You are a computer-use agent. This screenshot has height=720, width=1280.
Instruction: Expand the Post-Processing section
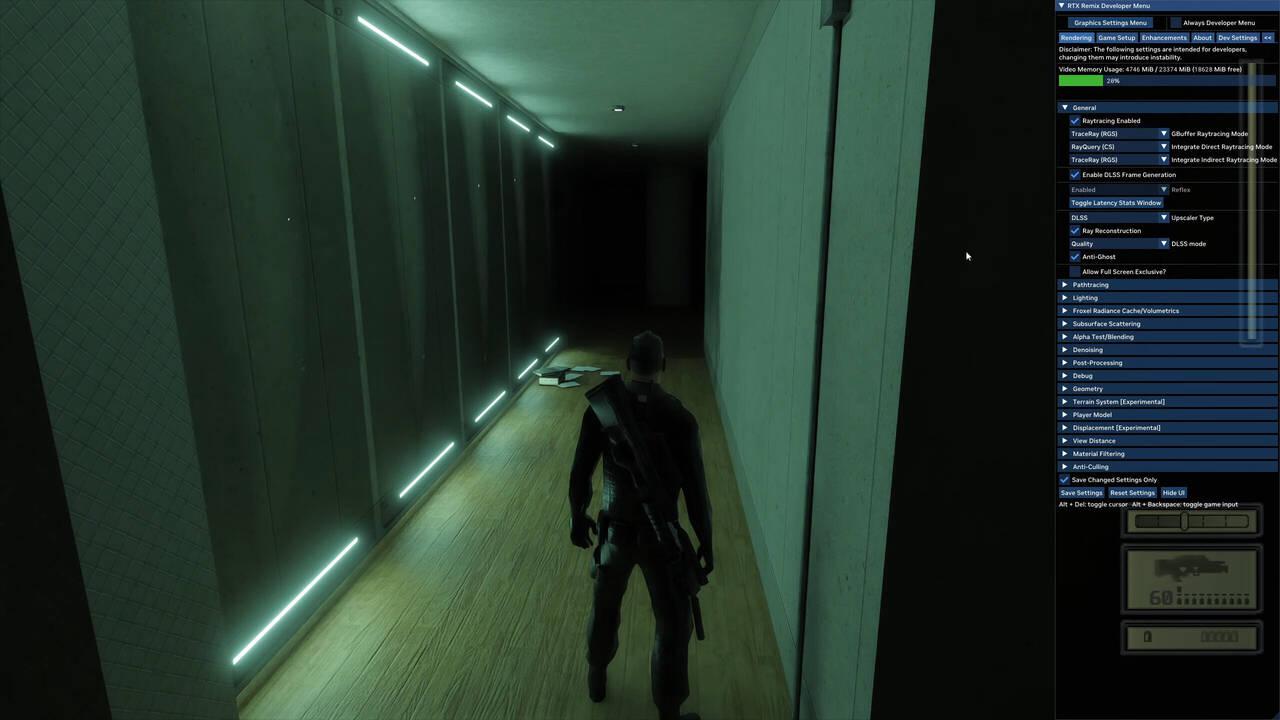1064,362
